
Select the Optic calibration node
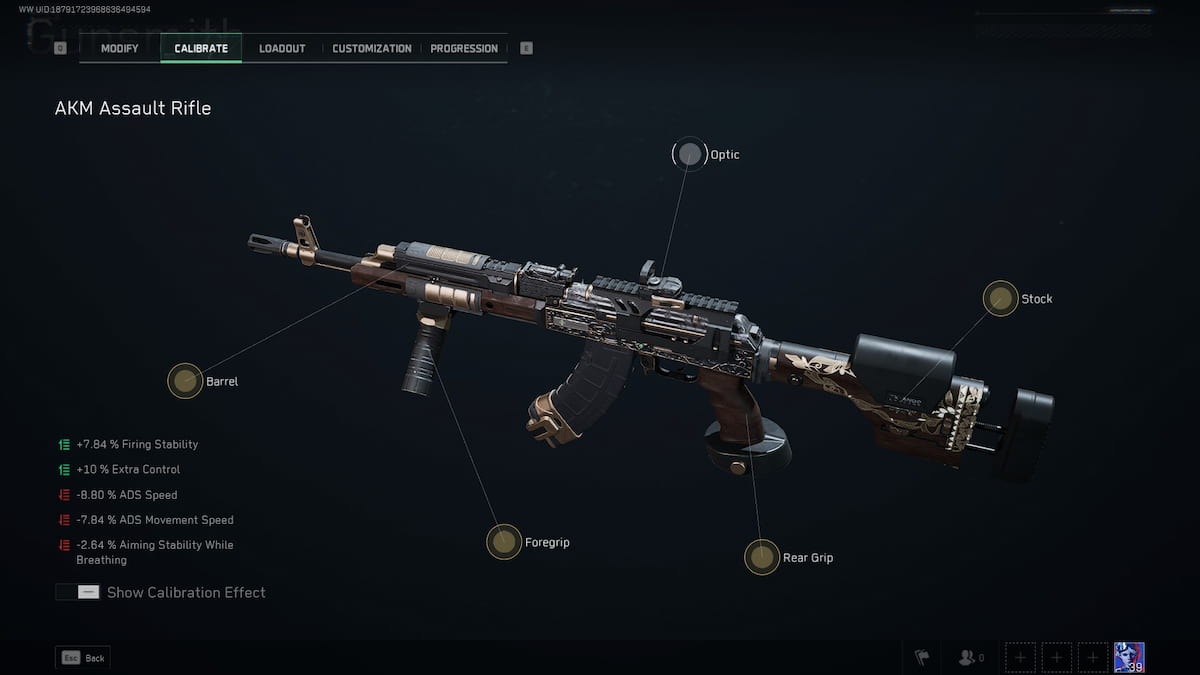tap(689, 154)
